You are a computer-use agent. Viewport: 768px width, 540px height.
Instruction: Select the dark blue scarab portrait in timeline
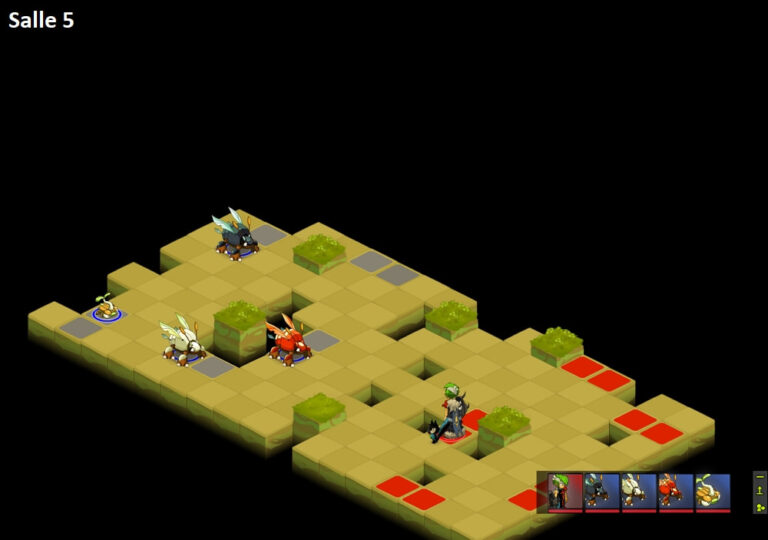pyautogui.click(x=602, y=491)
